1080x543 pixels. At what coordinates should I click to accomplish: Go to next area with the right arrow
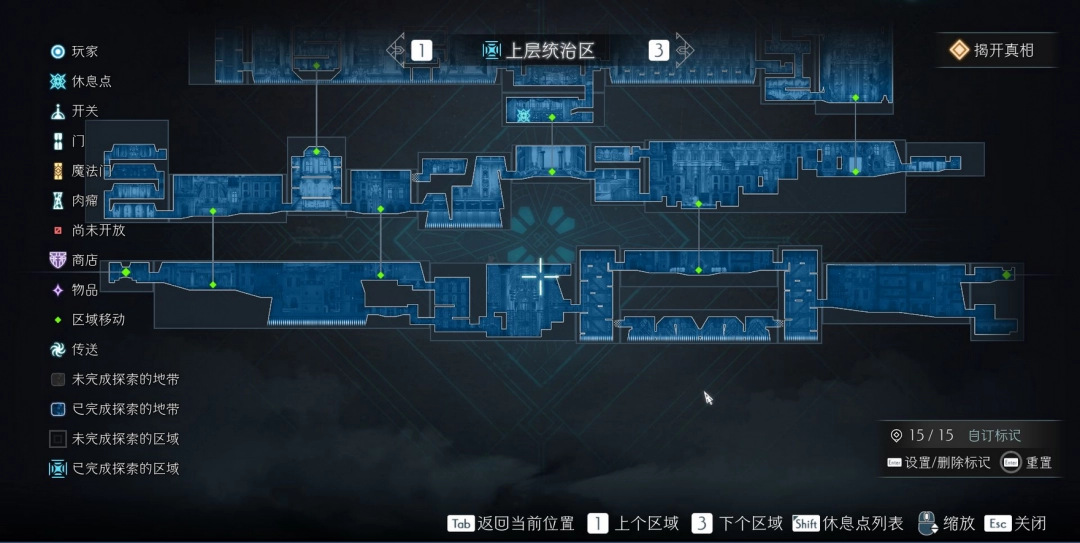684,49
